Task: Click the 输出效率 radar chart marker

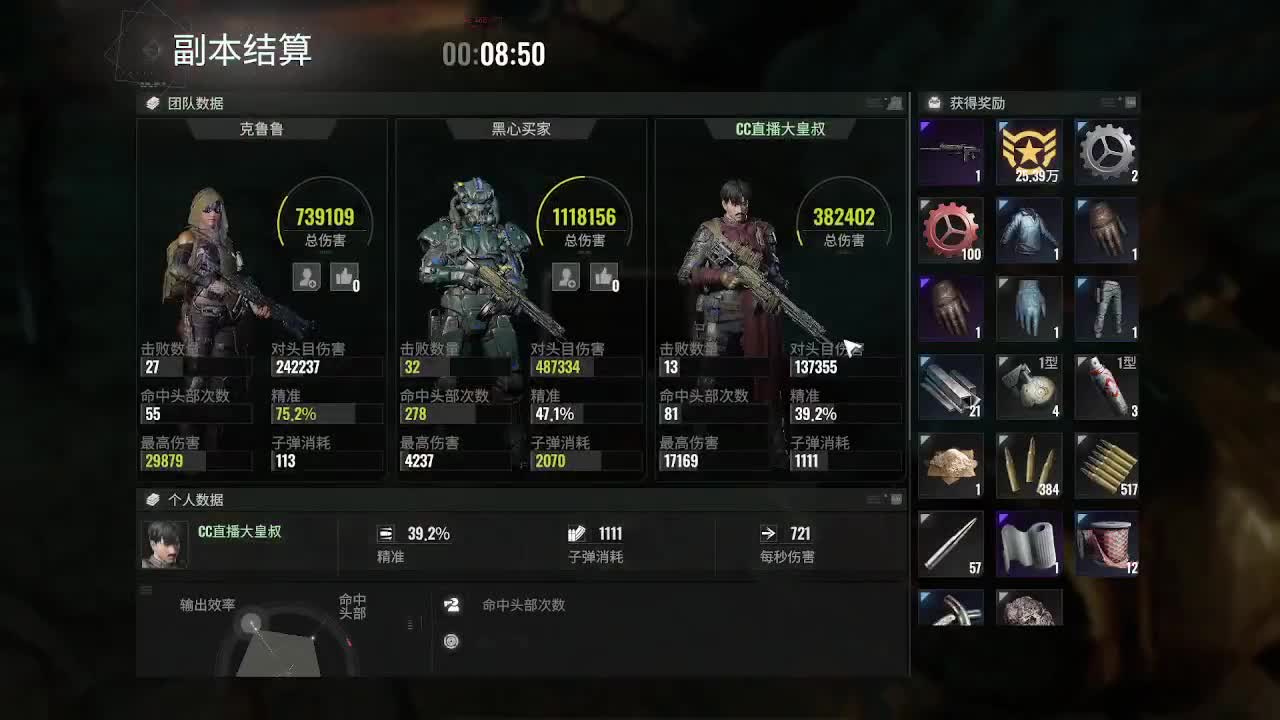Action: tap(251, 622)
